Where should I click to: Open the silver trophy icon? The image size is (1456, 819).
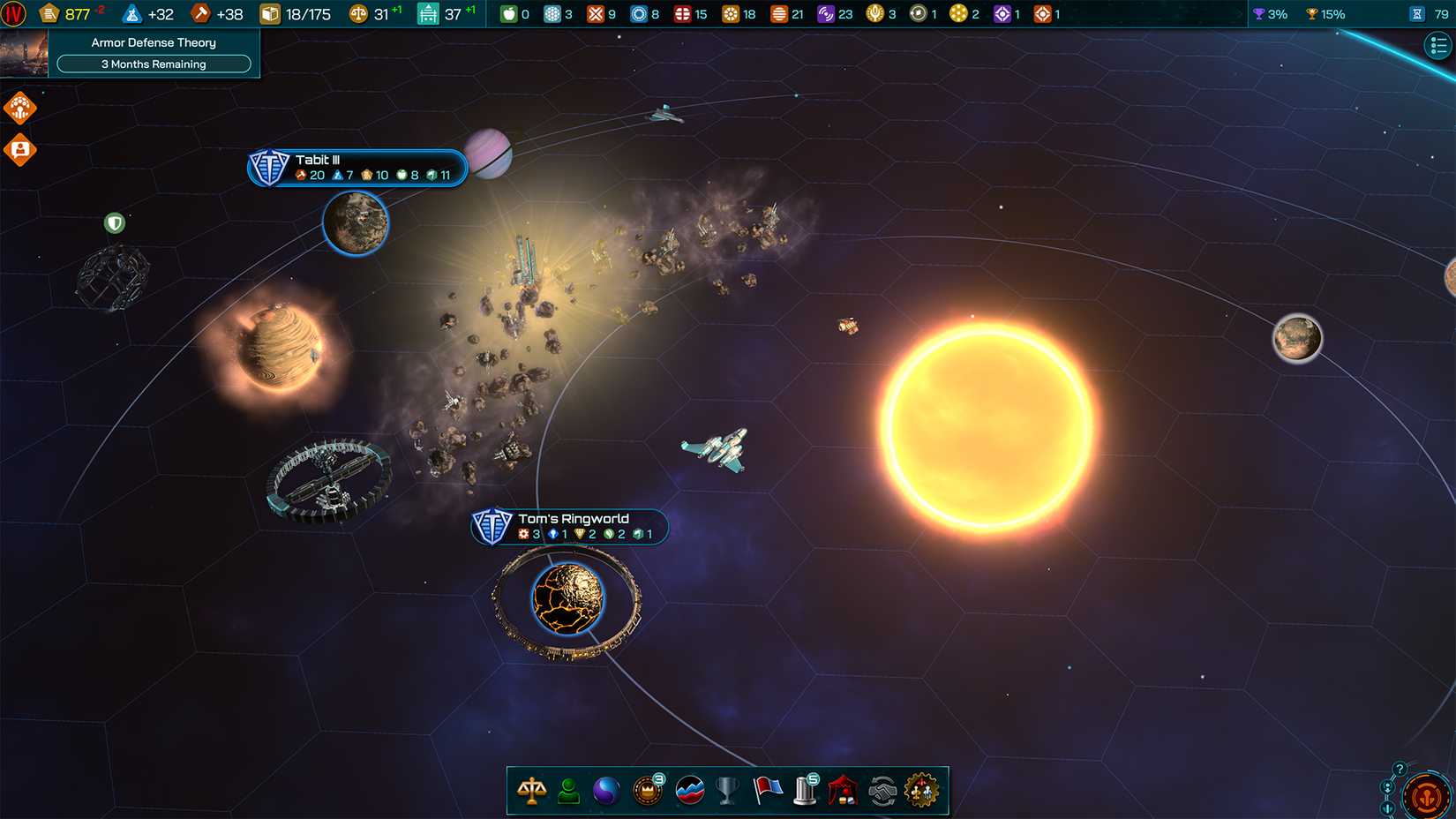(727, 791)
